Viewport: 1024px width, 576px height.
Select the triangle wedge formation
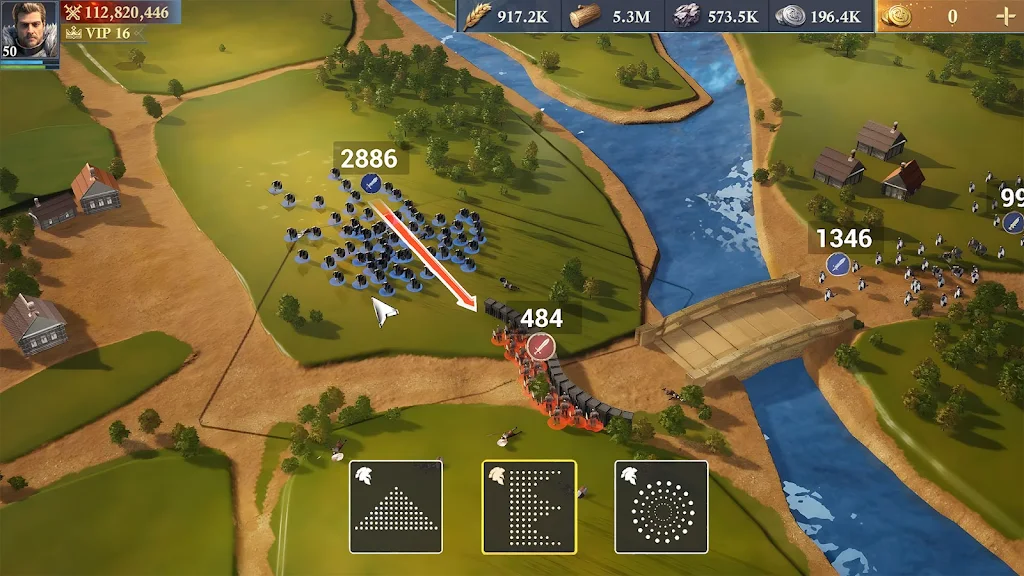[x=396, y=507]
